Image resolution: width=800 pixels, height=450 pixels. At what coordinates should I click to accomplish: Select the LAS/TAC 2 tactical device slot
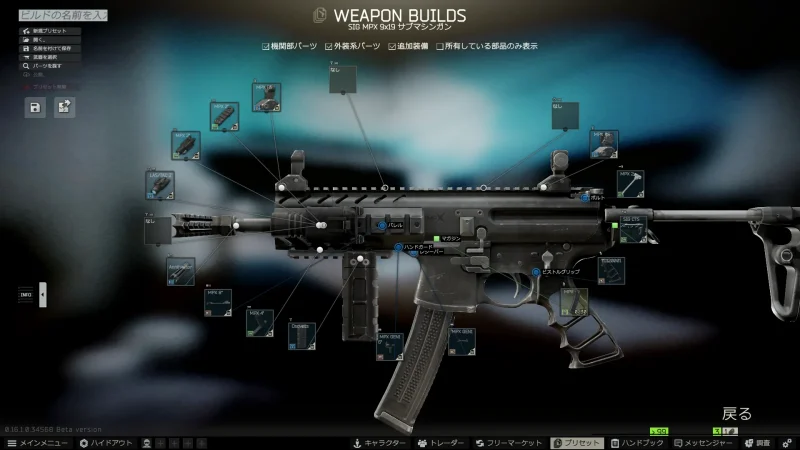coord(162,184)
